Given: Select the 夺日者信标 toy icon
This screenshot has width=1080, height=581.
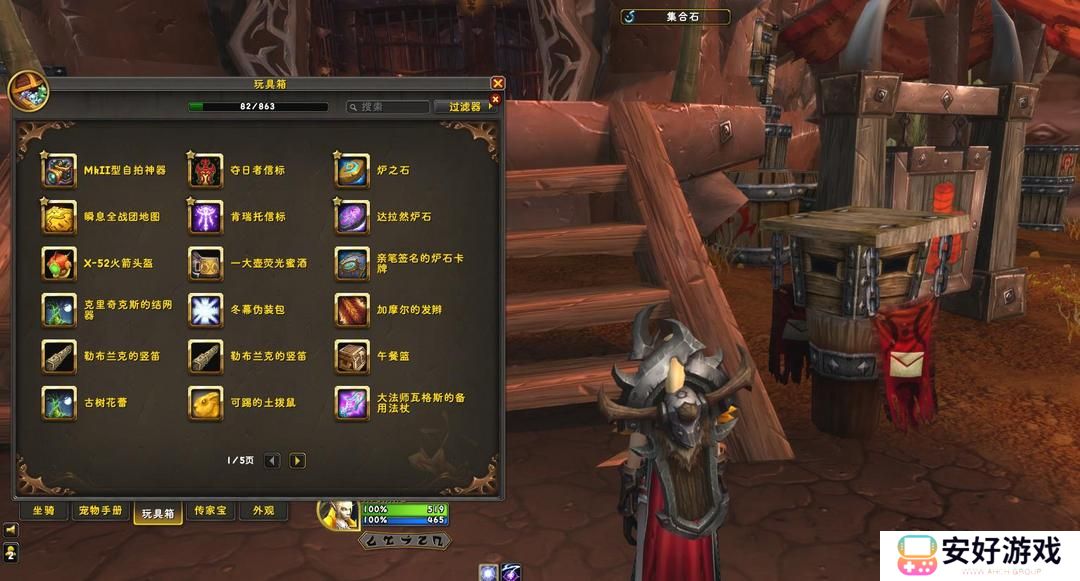Looking at the screenshot, I should tap(205, 171).
